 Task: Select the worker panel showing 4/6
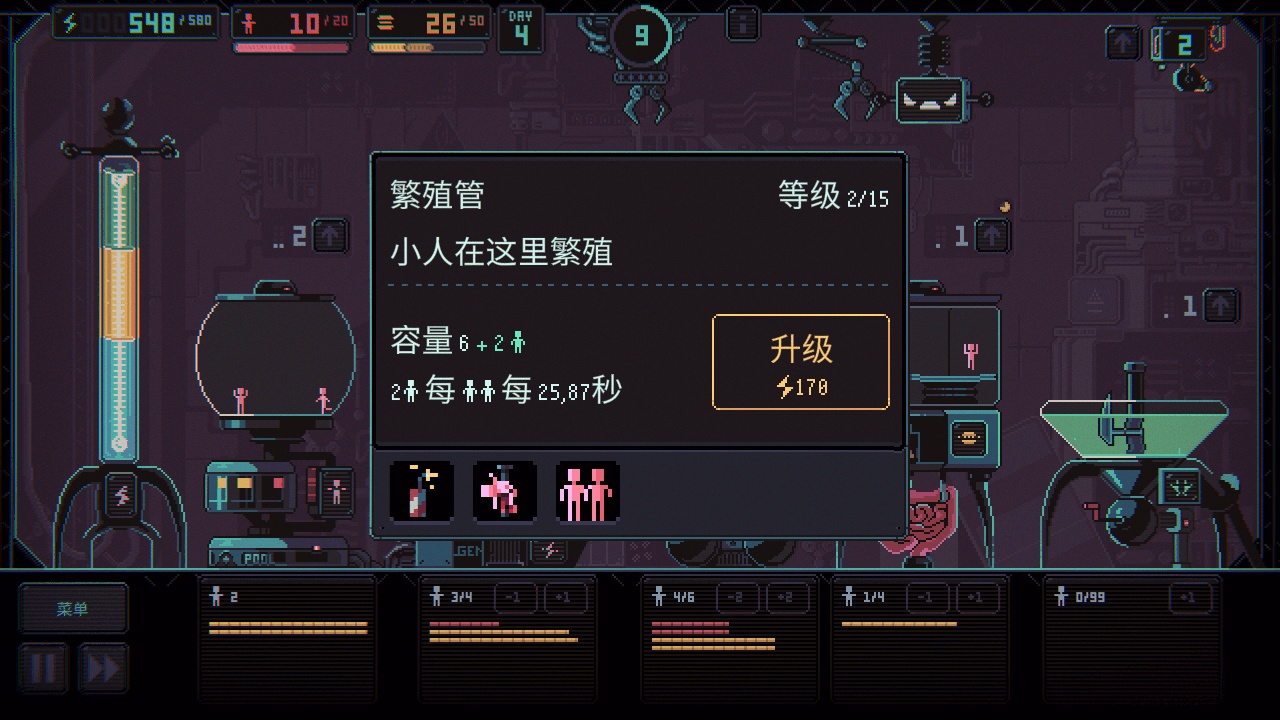[730, 640]
